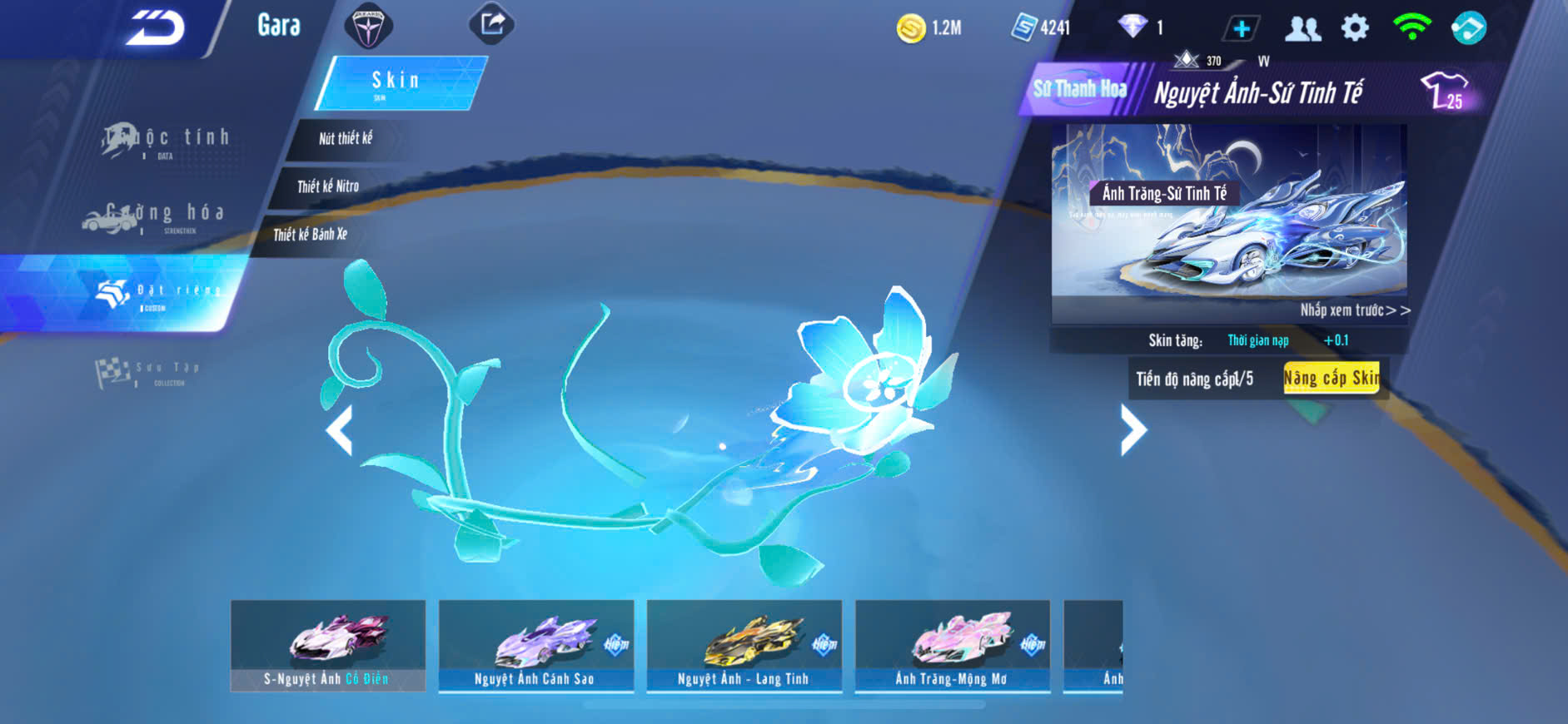Open Nút thiết kế category
This screenshot has height=724, width=1568.
click(x=346, y=138)
